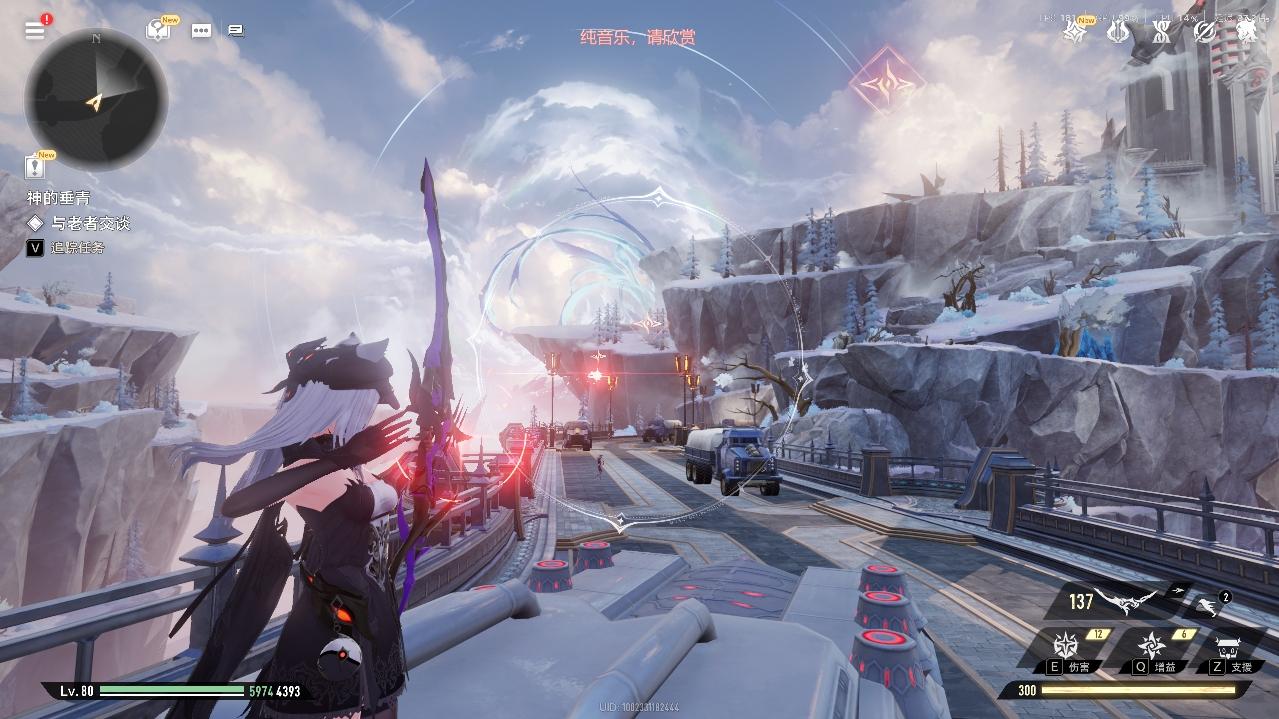Viewport: 1279px width, 719px height.
Task: Open the hamburger main menu
Action: point(35,30)
